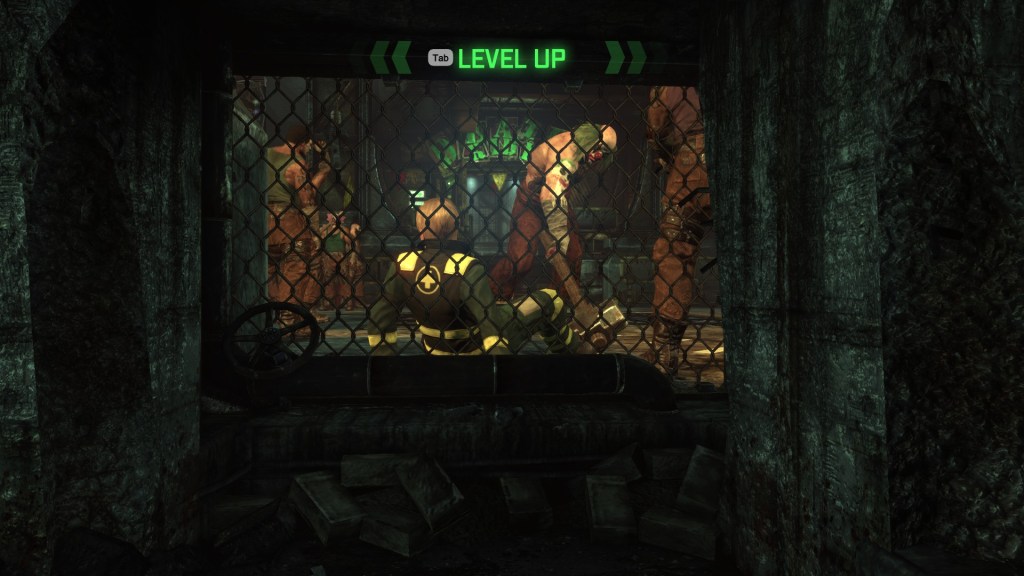
Task: Open the LEVEL UP notification banner
Action: [x=510, y=58]
